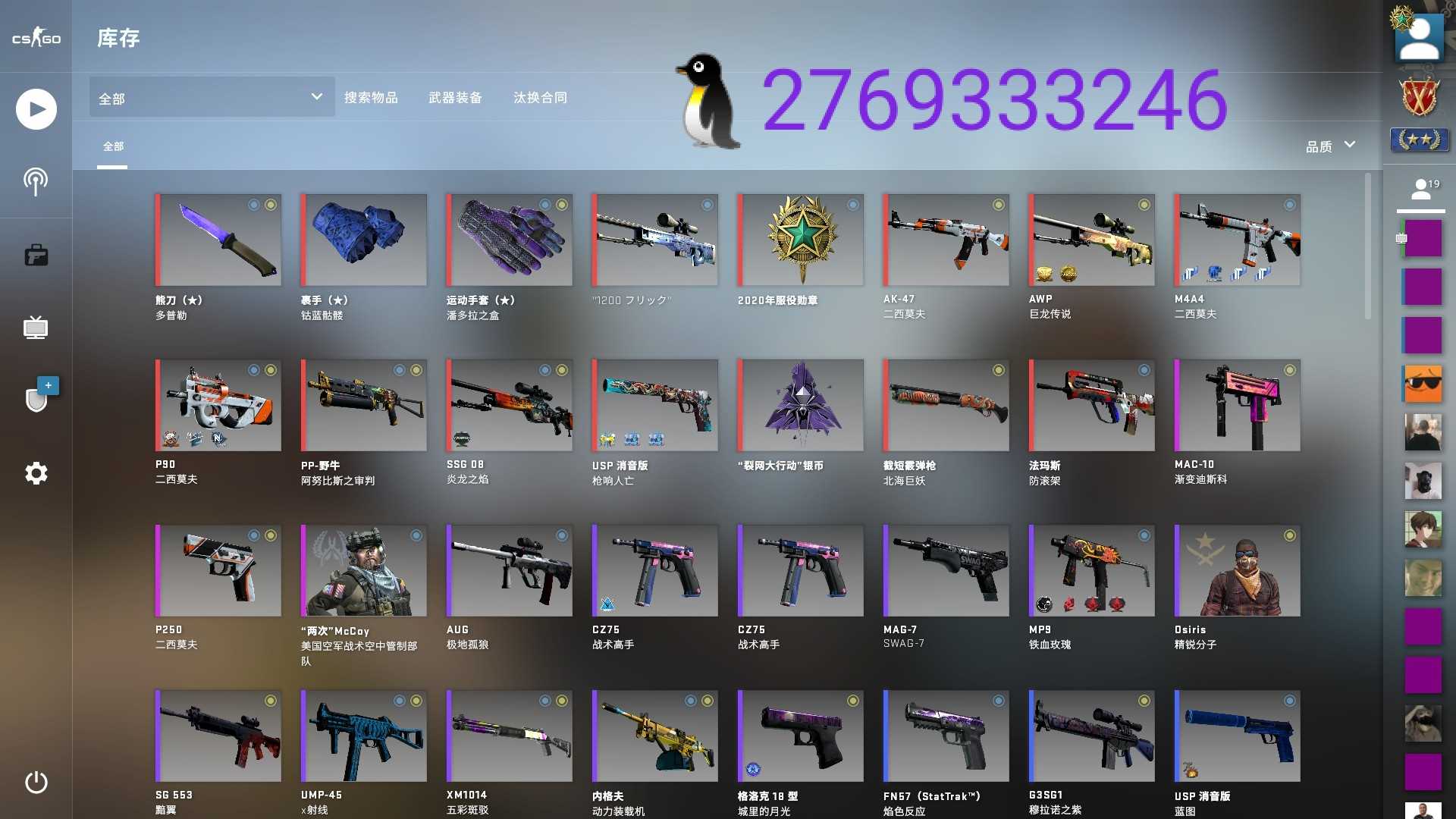
Task: Open watch matches with the TV icon
Action: [35, 327]
